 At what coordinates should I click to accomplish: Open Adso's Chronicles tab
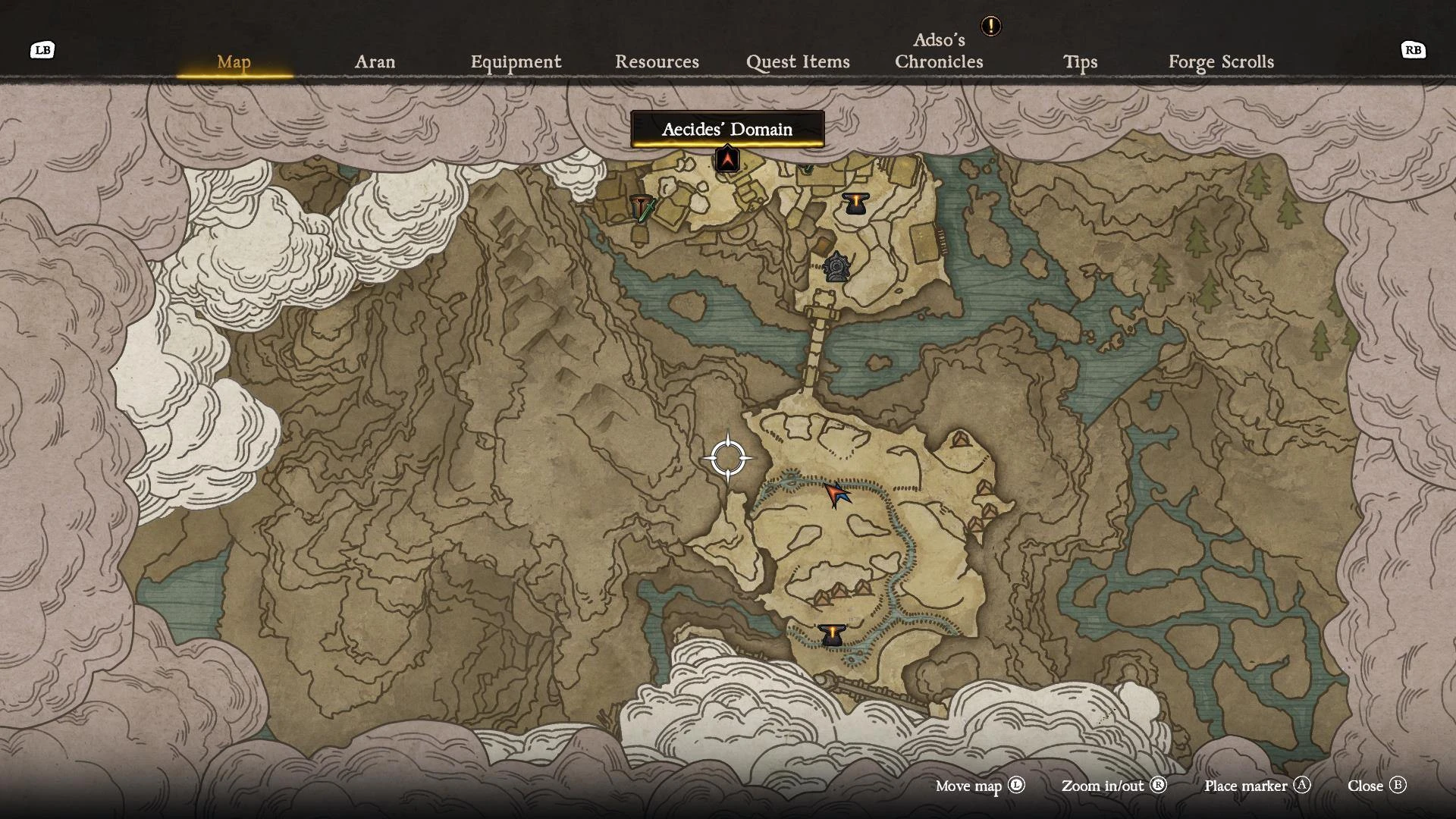(939, 51)
